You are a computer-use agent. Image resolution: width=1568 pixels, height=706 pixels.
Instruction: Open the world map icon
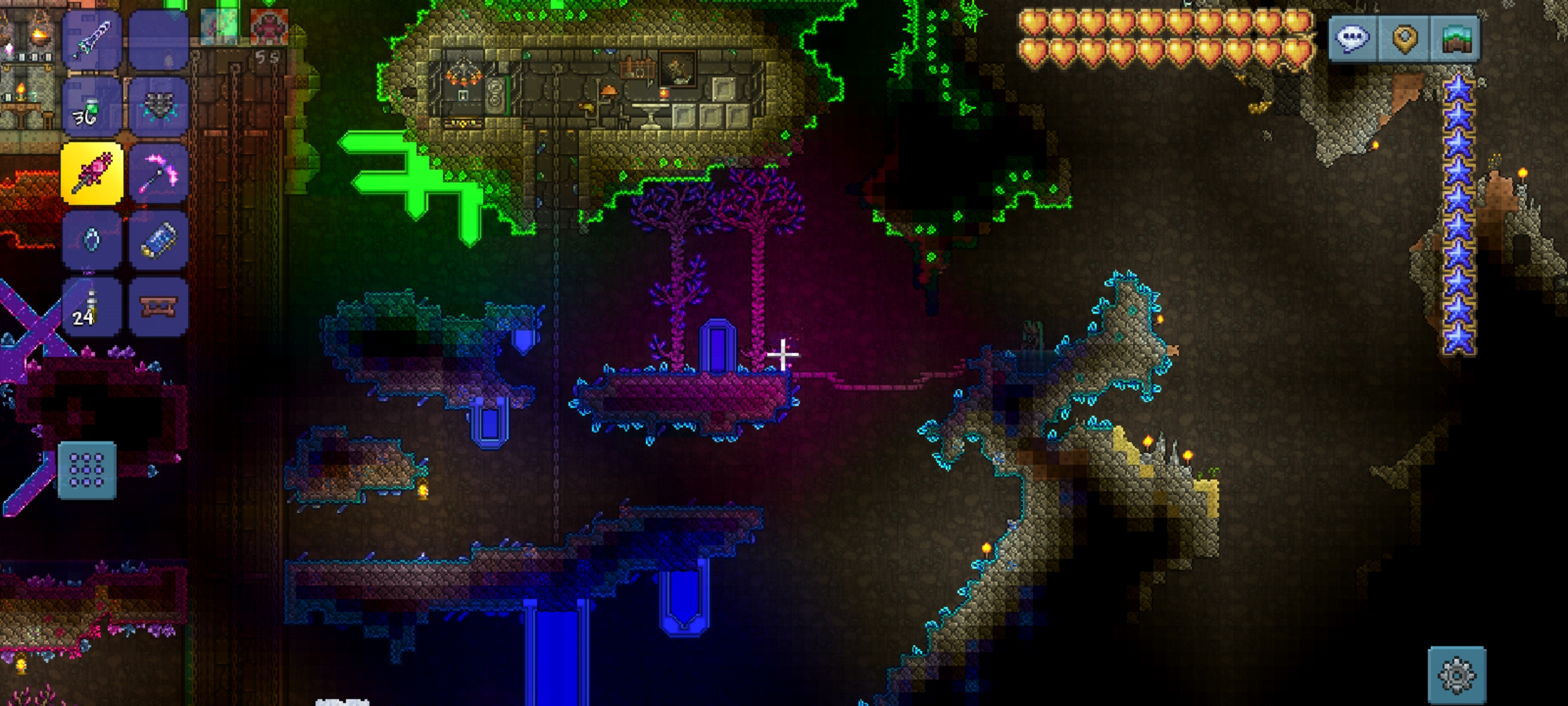click(1455, 39)
